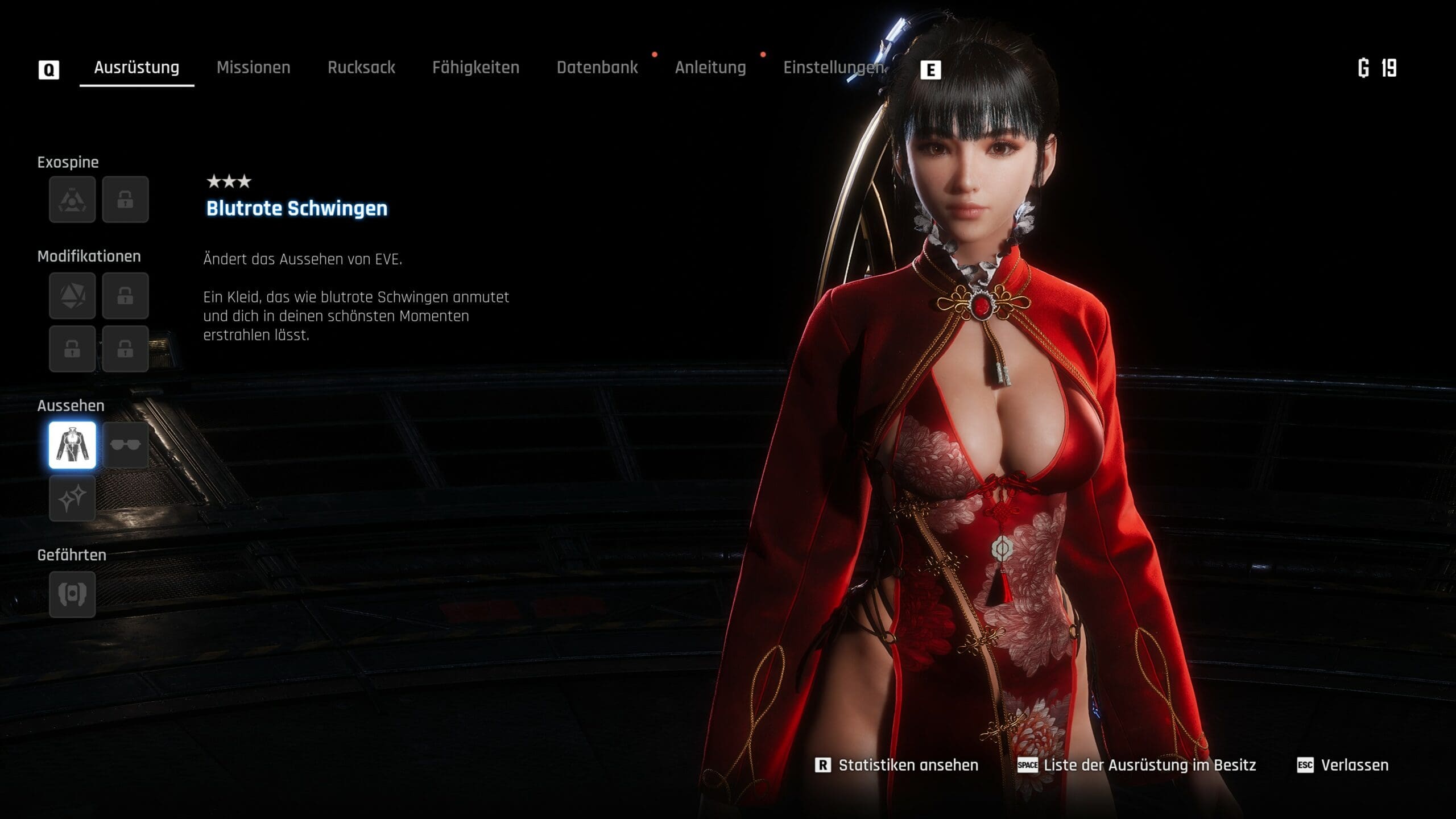Open the Rucksack tab
Image resolution: width=1456 pixels, height=819 pixels.
[361, 68]
